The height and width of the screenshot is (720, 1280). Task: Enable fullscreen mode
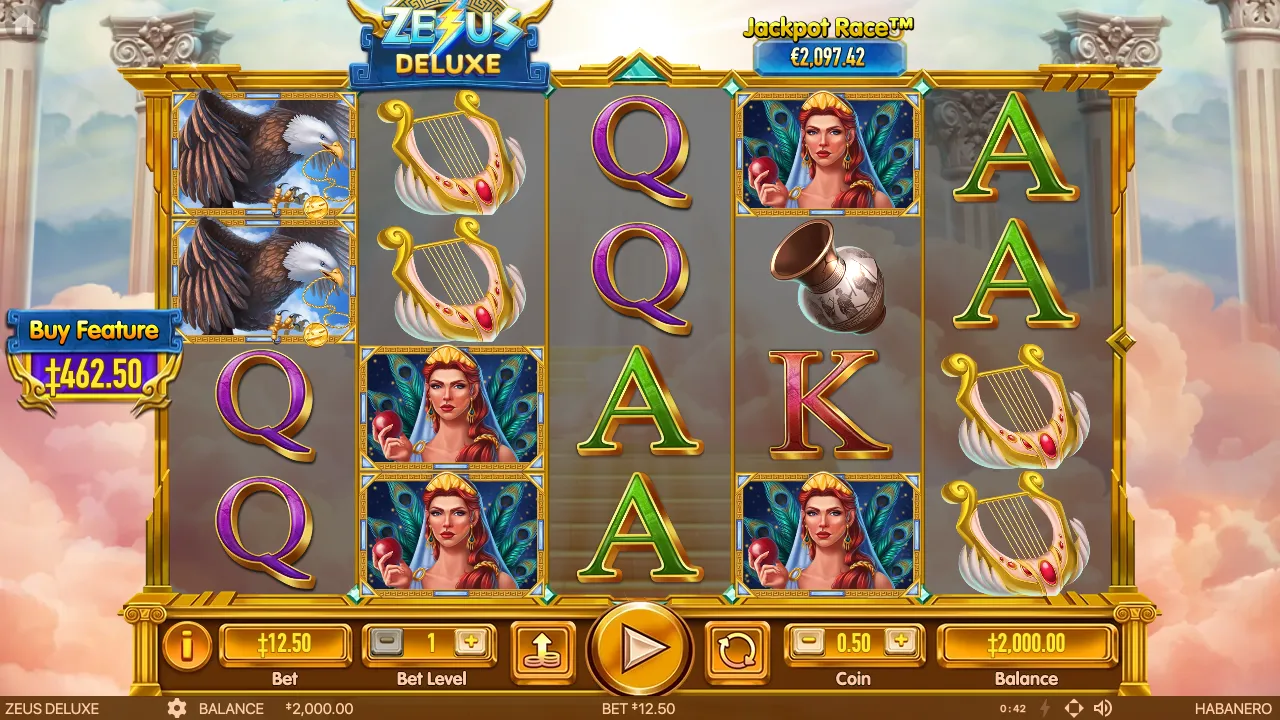click(1073, 707)
